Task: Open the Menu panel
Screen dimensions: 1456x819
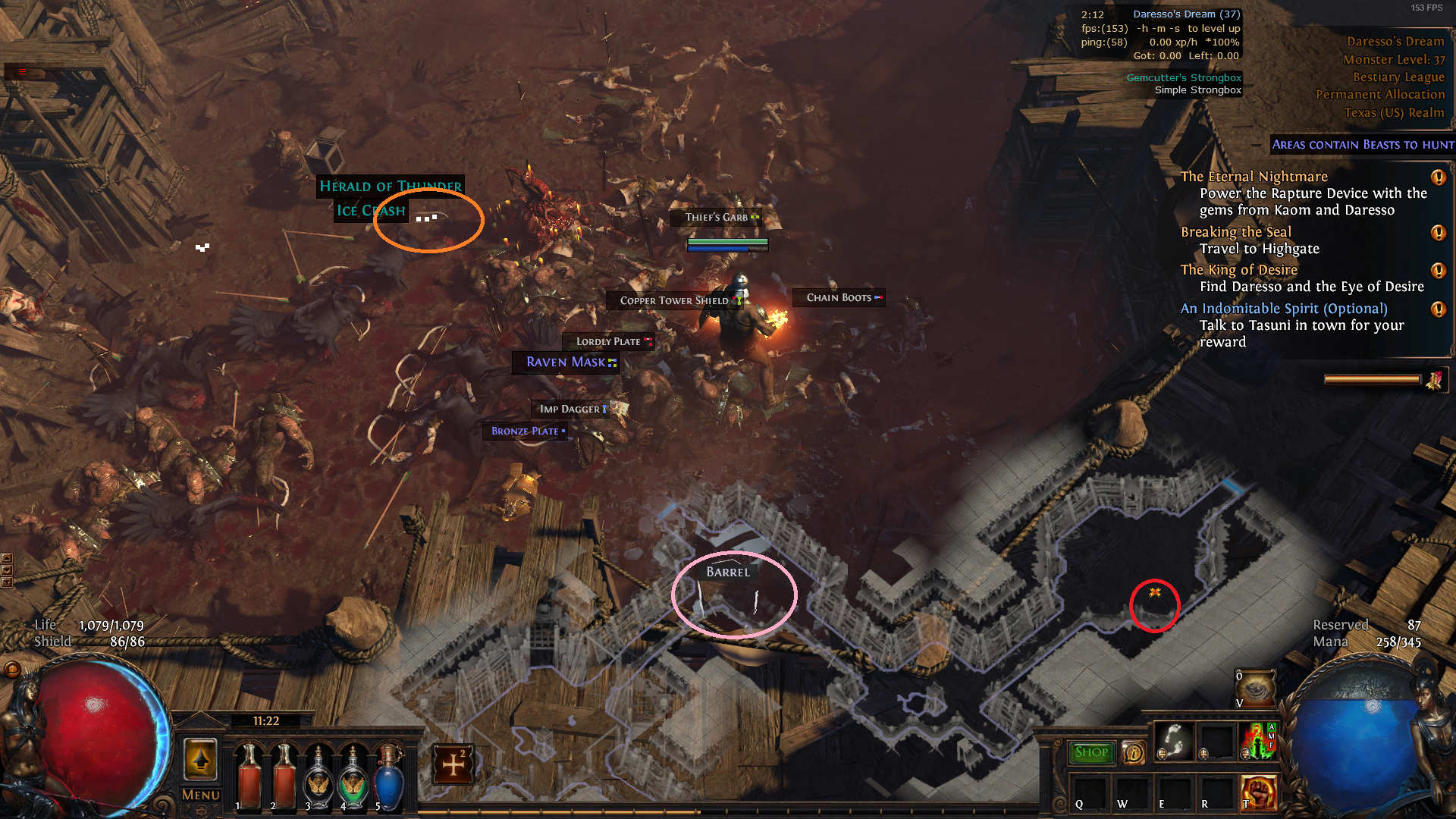Action: coord(199,796)
